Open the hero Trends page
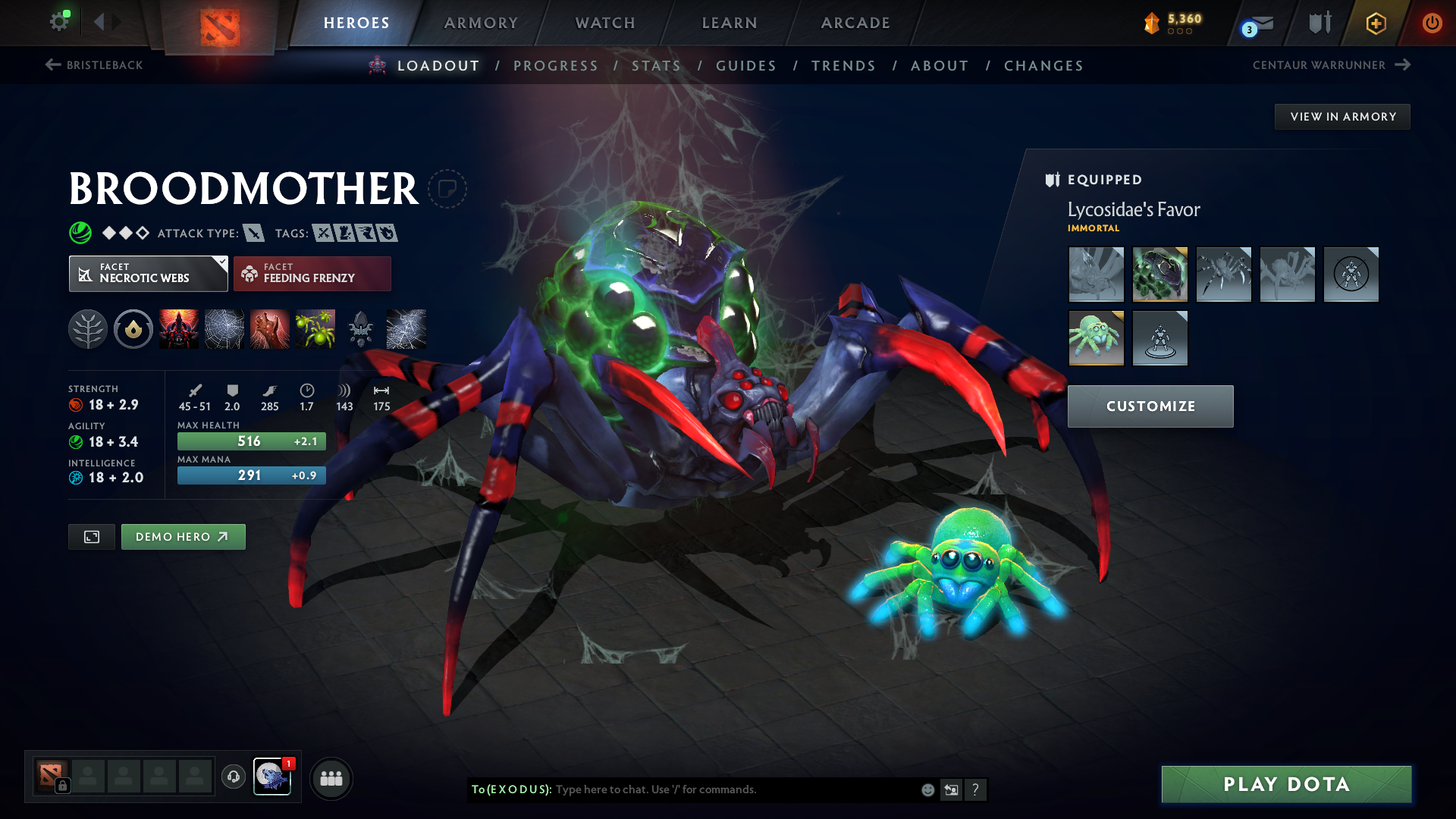Viewport: 1456px width, 819px height. 843,66
